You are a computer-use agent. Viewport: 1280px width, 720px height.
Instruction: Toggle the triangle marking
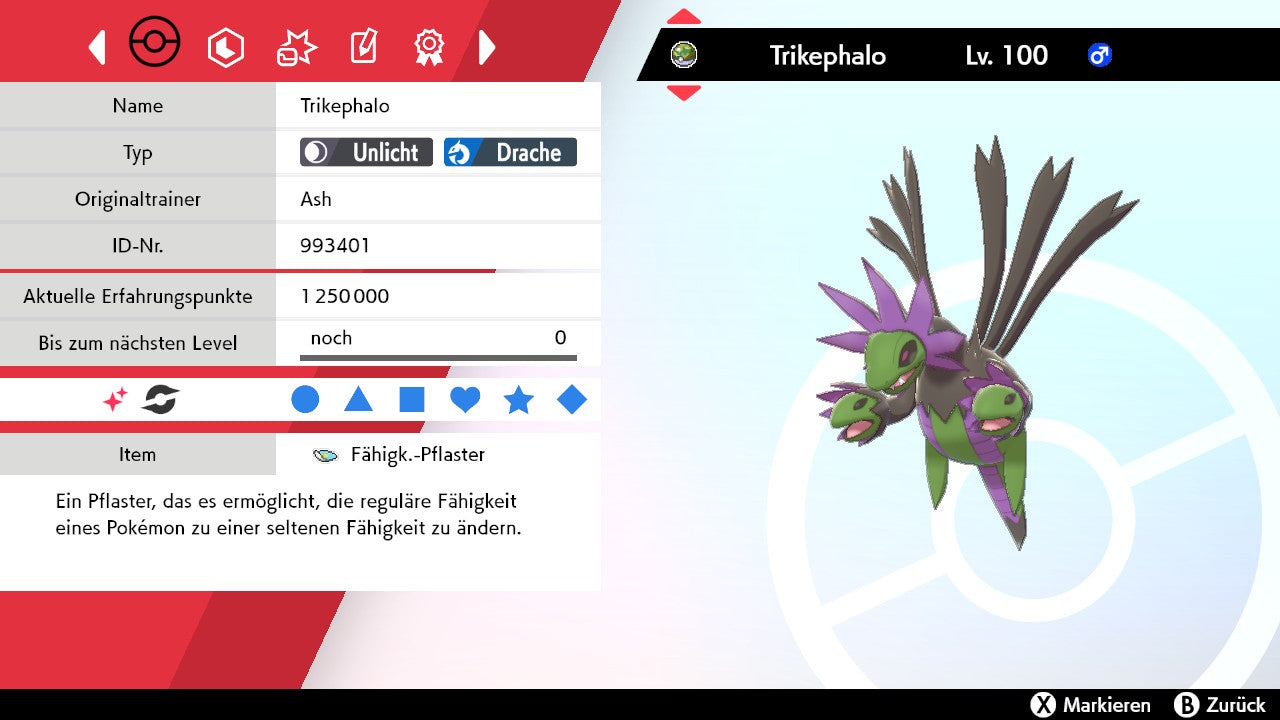(x=358, y=400)
